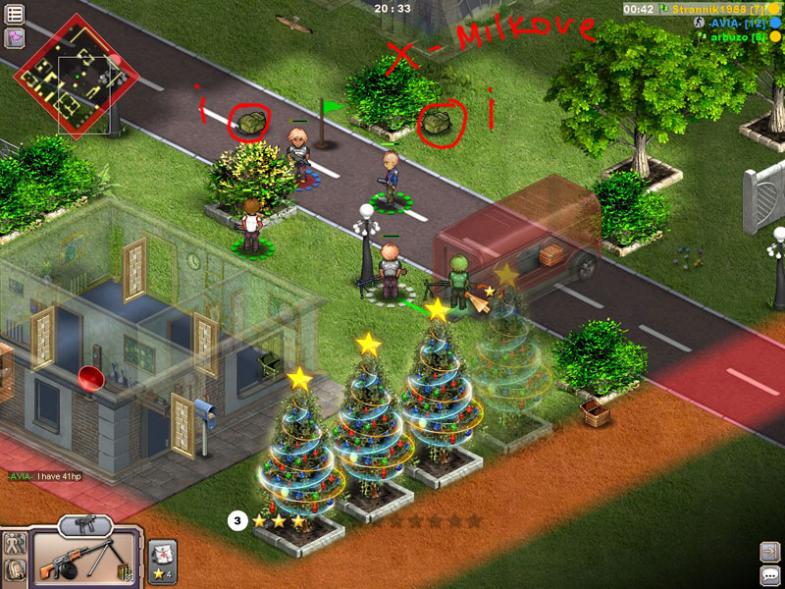Use the medkit item slot
This screenshot has width=785, height=589.
click(162, 557)
